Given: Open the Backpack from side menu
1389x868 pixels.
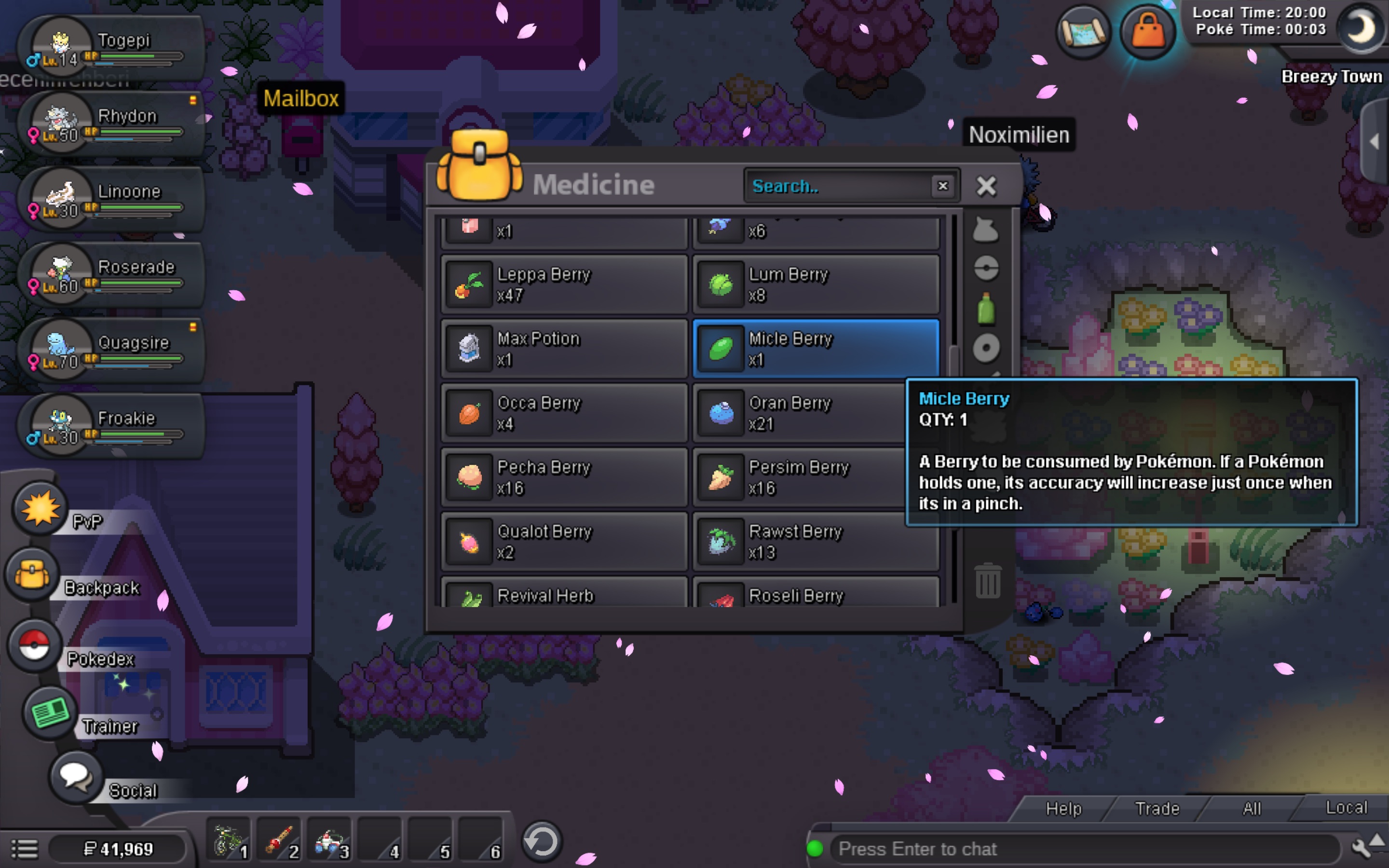Looking at the screenshot, I should pyautogui.click(x=33, y=575).
